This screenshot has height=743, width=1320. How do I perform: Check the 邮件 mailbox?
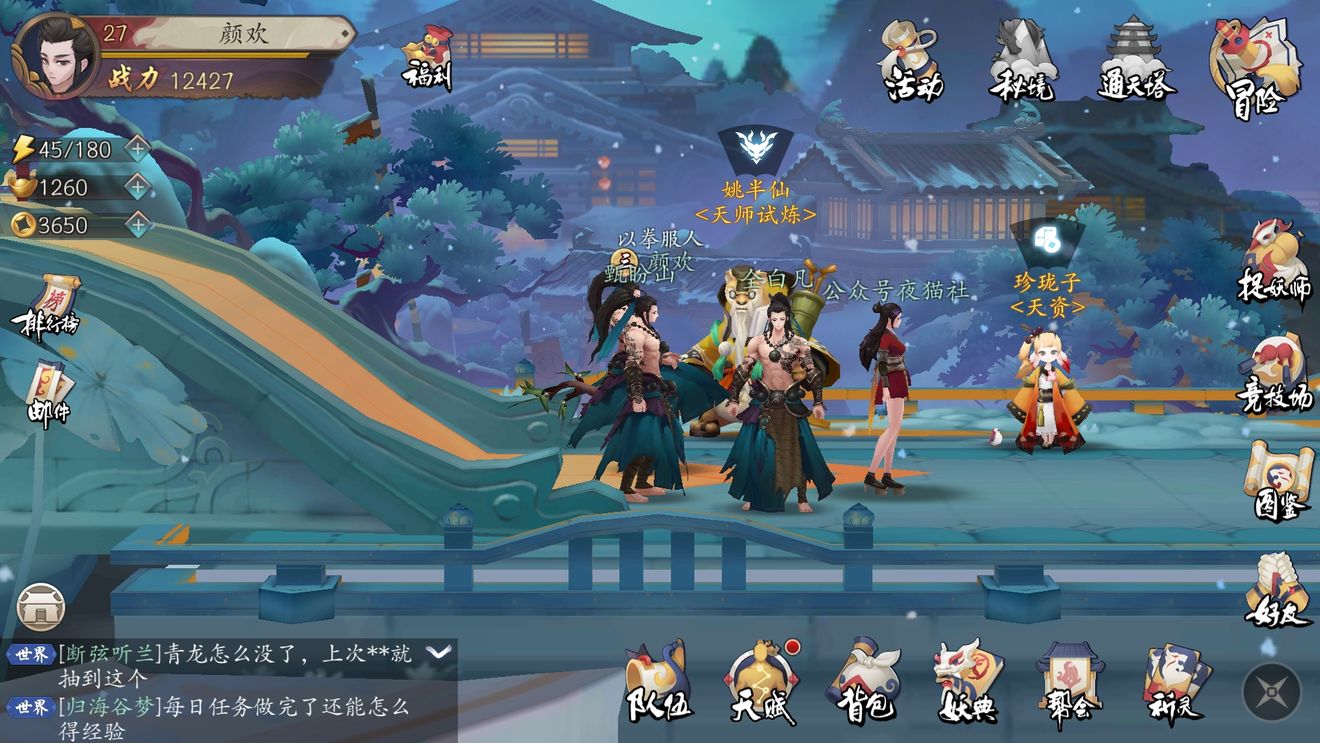[x=48, y=393]
